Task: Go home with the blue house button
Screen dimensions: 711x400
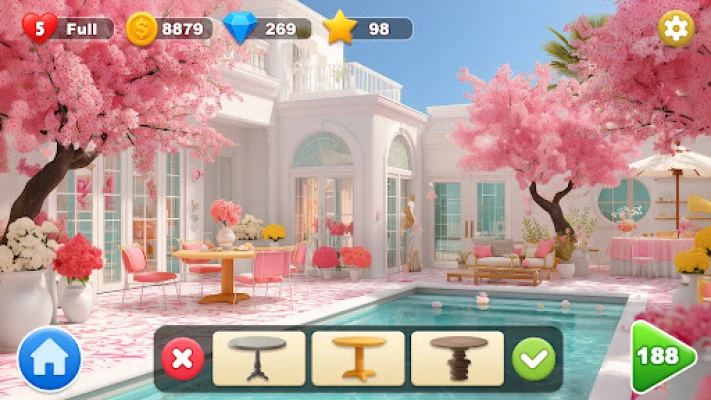Action: [x=49, y=358]
